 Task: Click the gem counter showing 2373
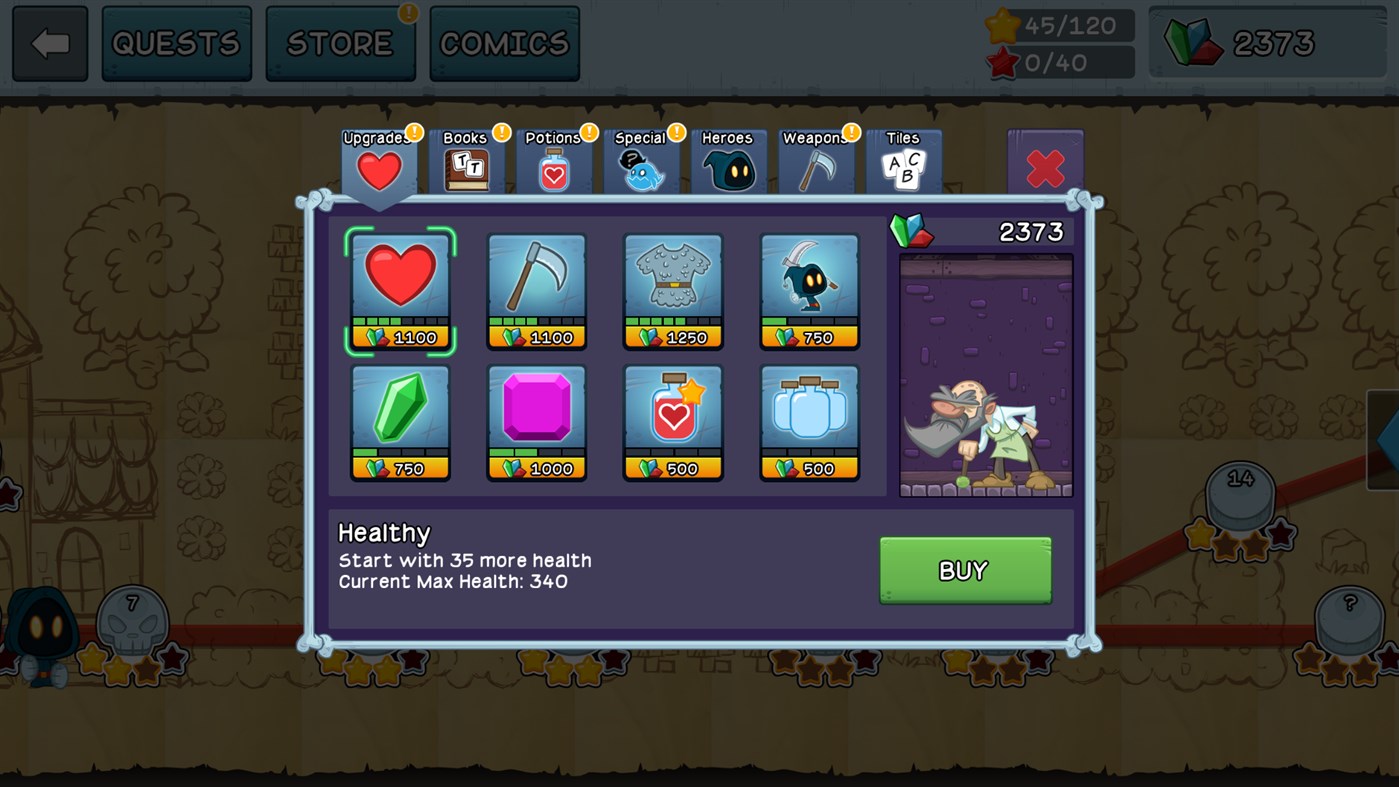pos(1267,42)
